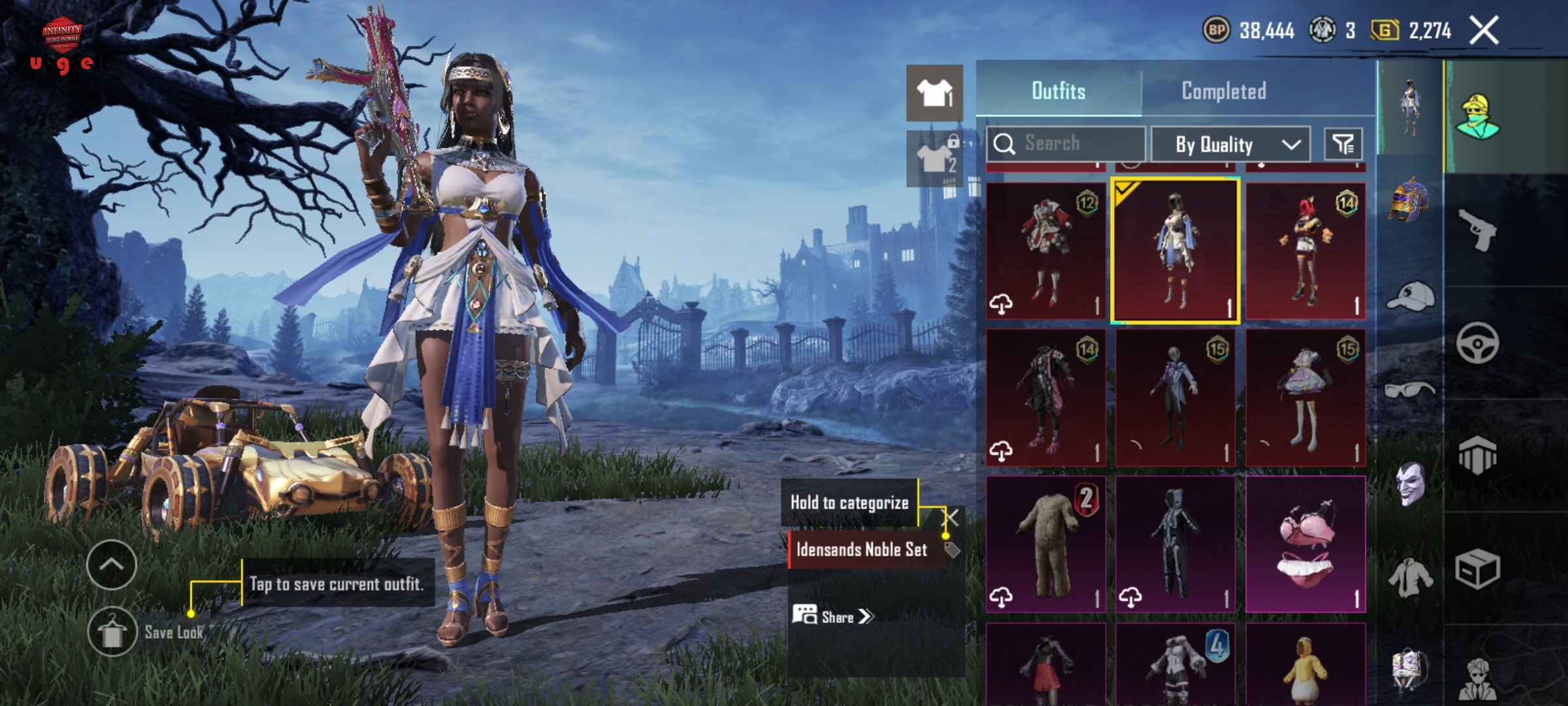
Task: Select the Outfits tab
Action: 1058,91
